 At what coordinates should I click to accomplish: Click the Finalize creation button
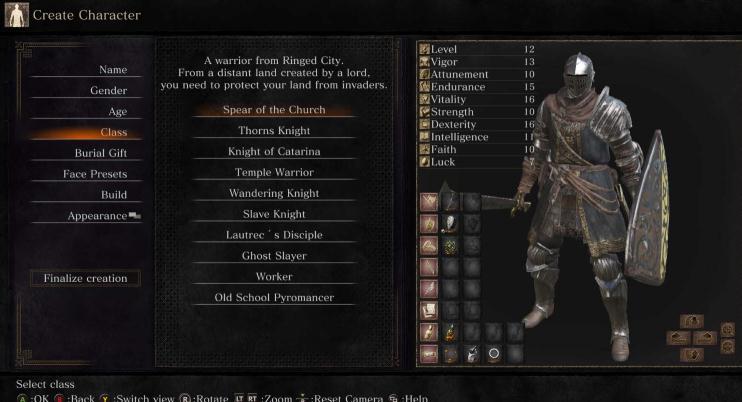coord(85,278)
